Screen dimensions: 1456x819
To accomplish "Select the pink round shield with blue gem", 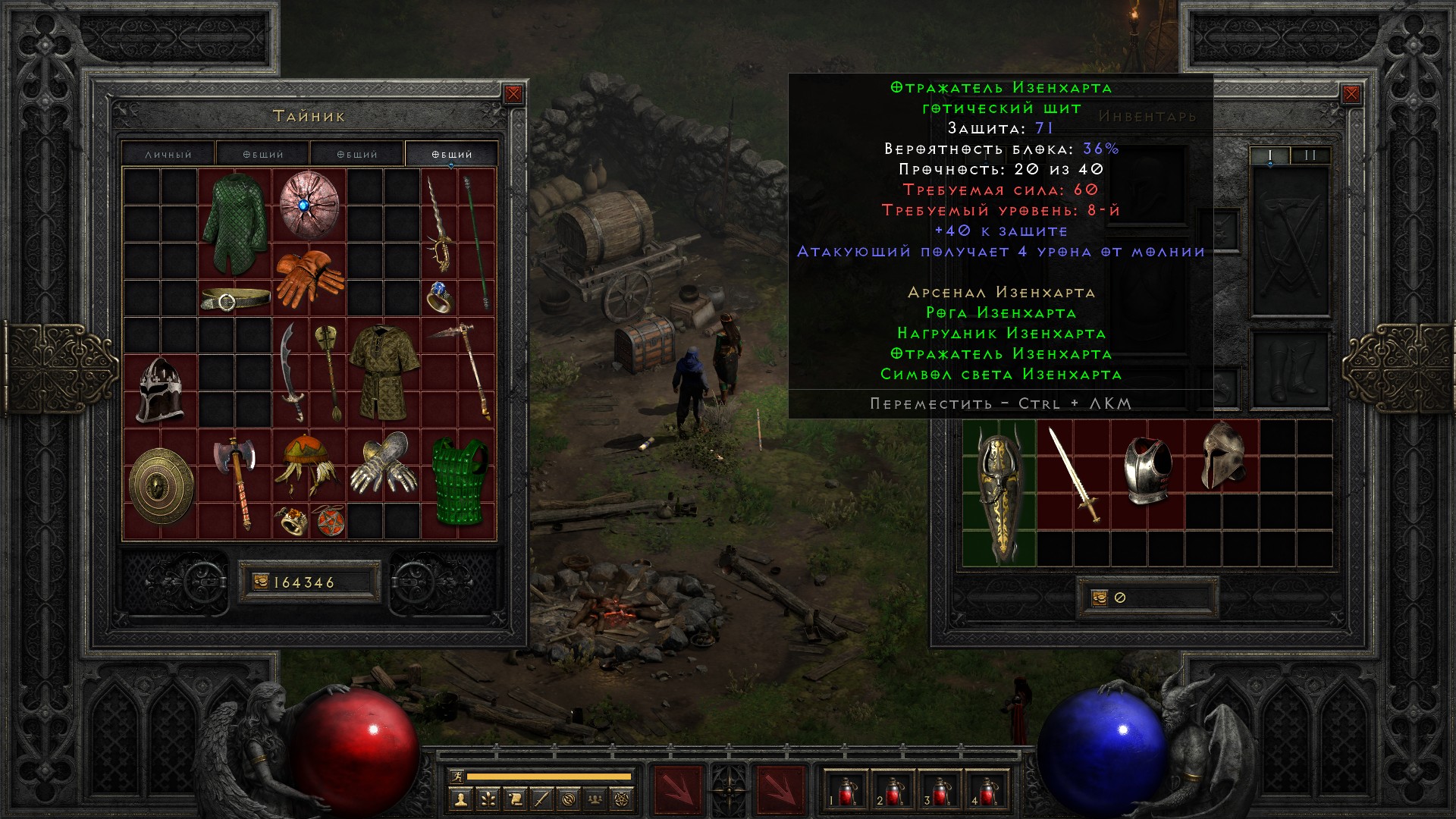I will [308, 205].
